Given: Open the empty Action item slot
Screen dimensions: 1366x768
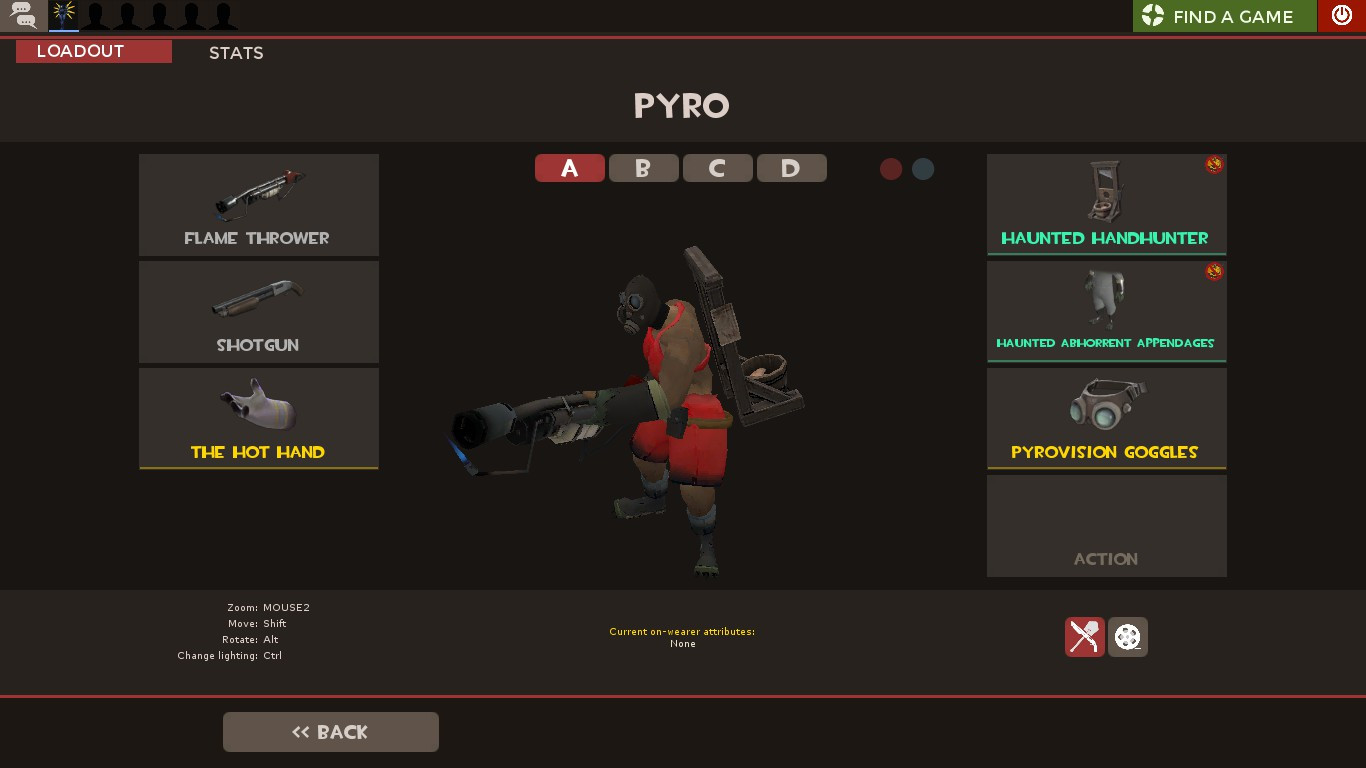Looking at the screenshot, I should tap(1106, 525).
